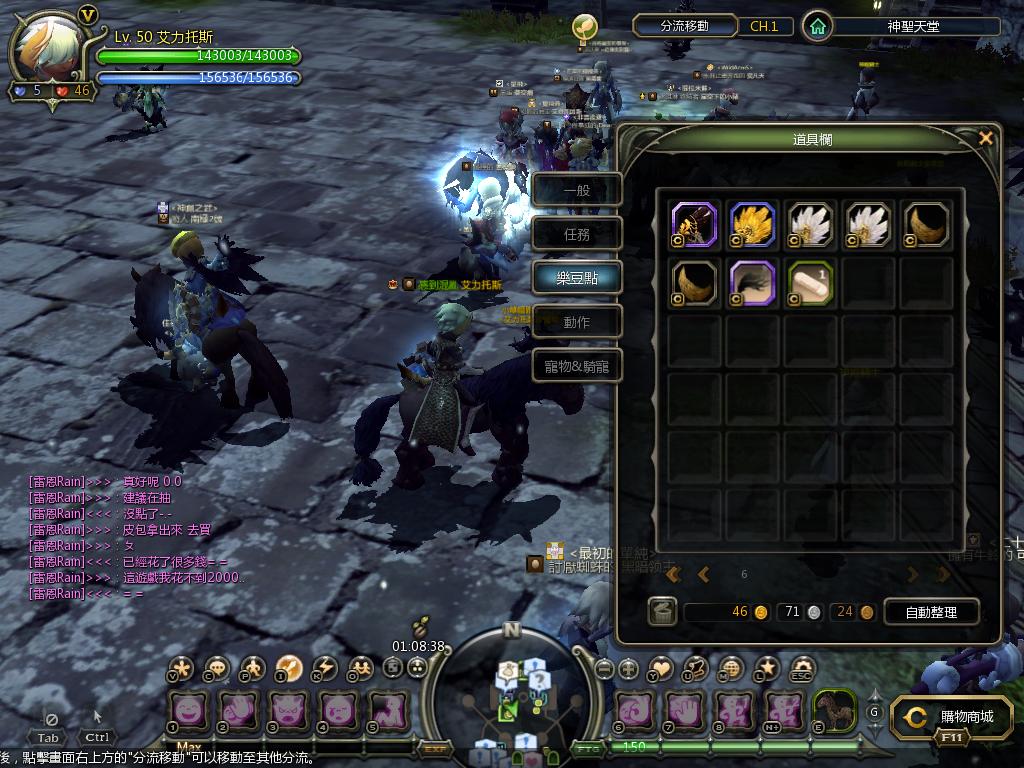The image size is (1024, 768).
Task: Activate the horse mount hotbar slot
Action: click(834, 711)
